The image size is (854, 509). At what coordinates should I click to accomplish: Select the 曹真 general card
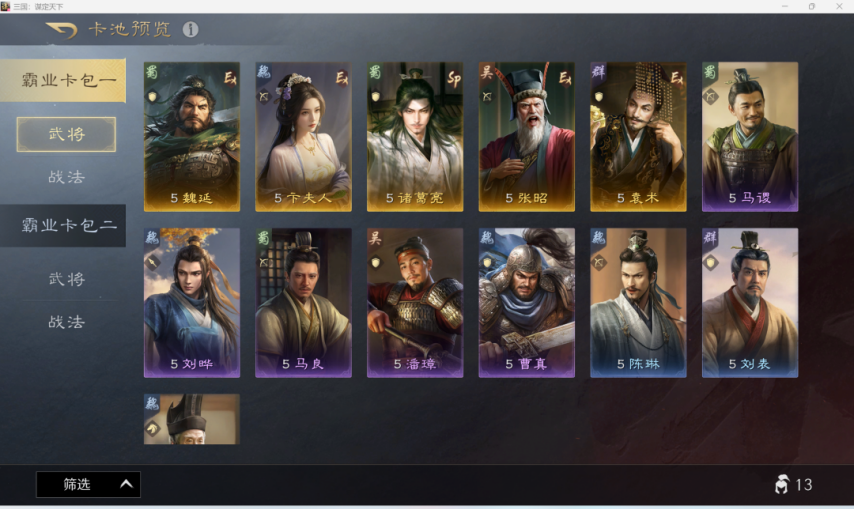(526, 302)
